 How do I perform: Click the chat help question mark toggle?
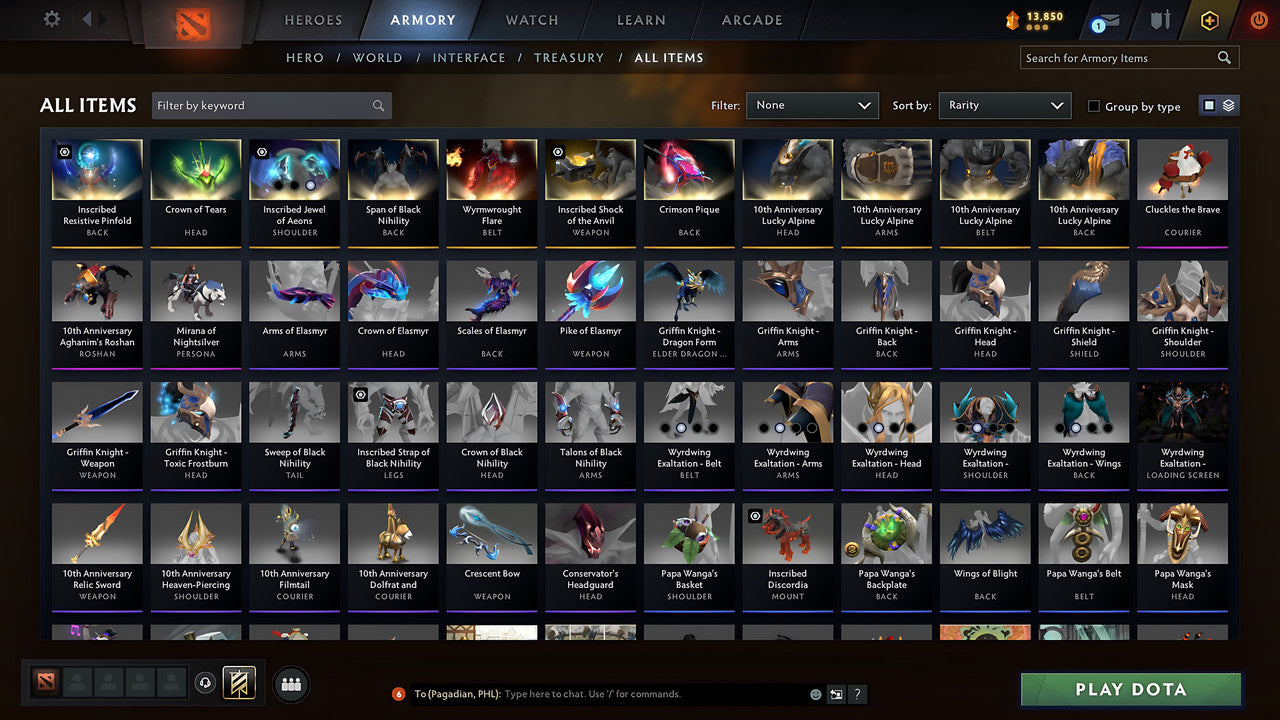tap(857, 694)
